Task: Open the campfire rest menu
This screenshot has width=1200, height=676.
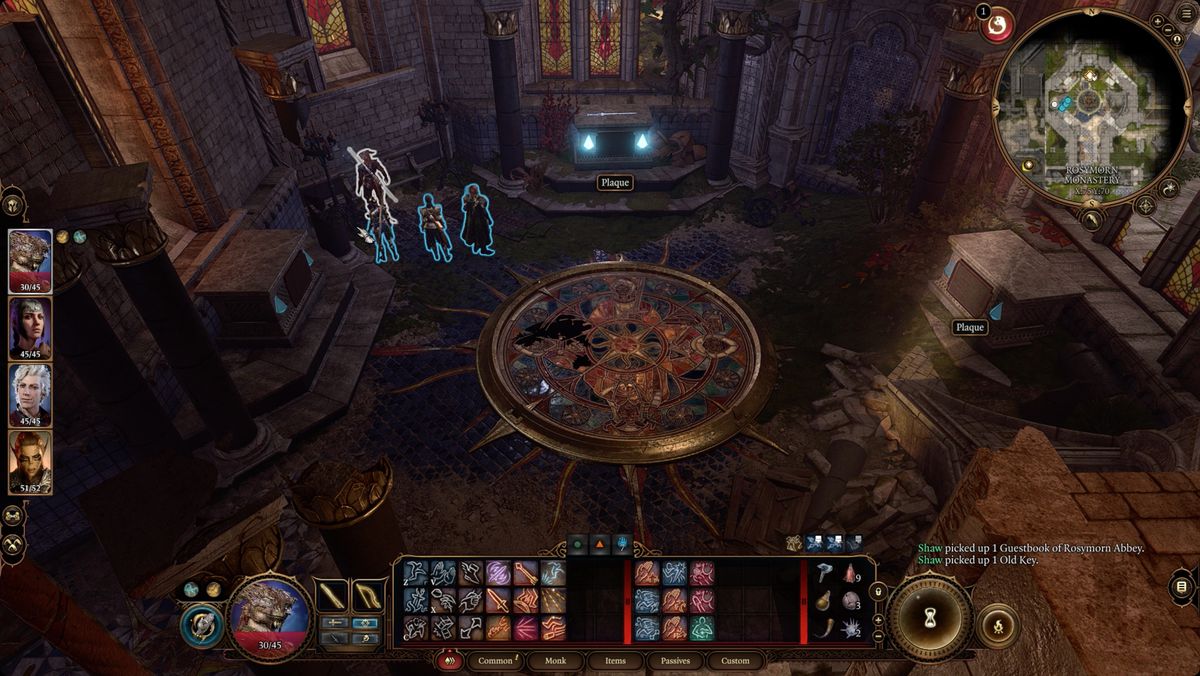Action: (996, 627)
